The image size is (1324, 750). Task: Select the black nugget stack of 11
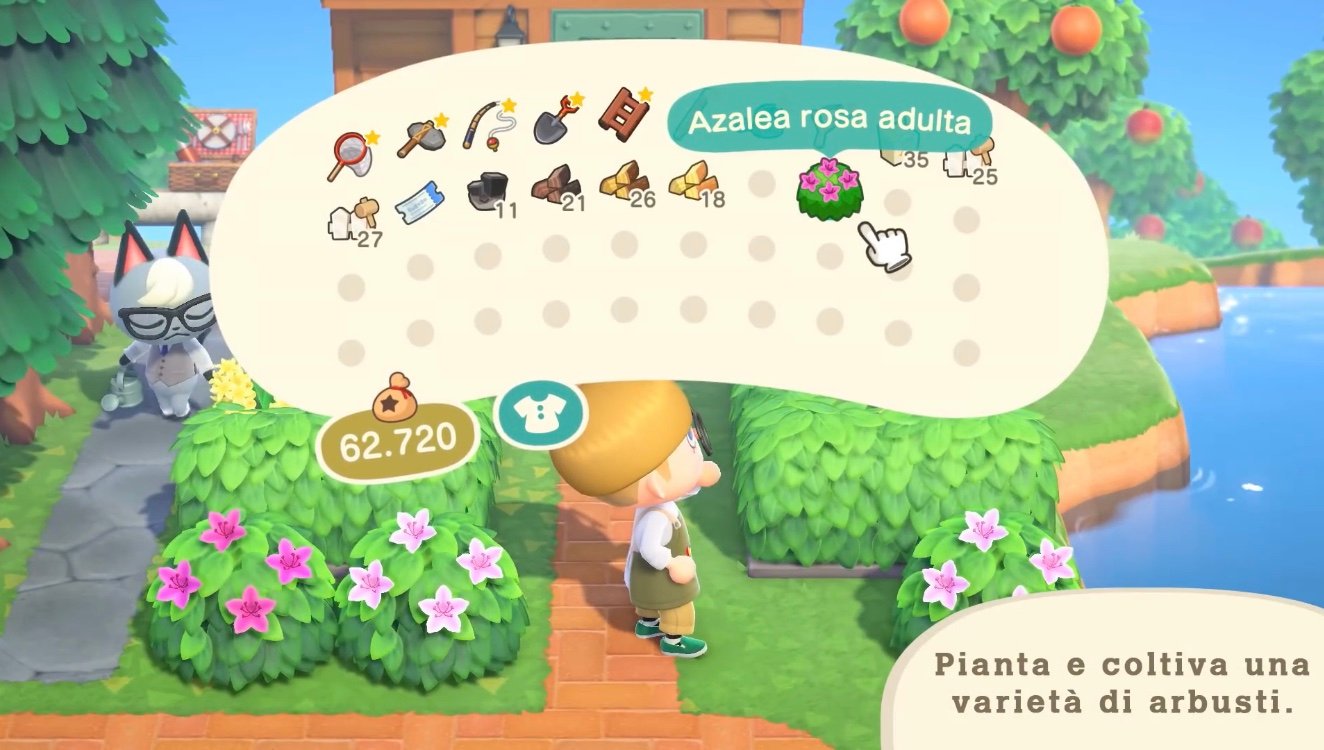pos(487,188)
